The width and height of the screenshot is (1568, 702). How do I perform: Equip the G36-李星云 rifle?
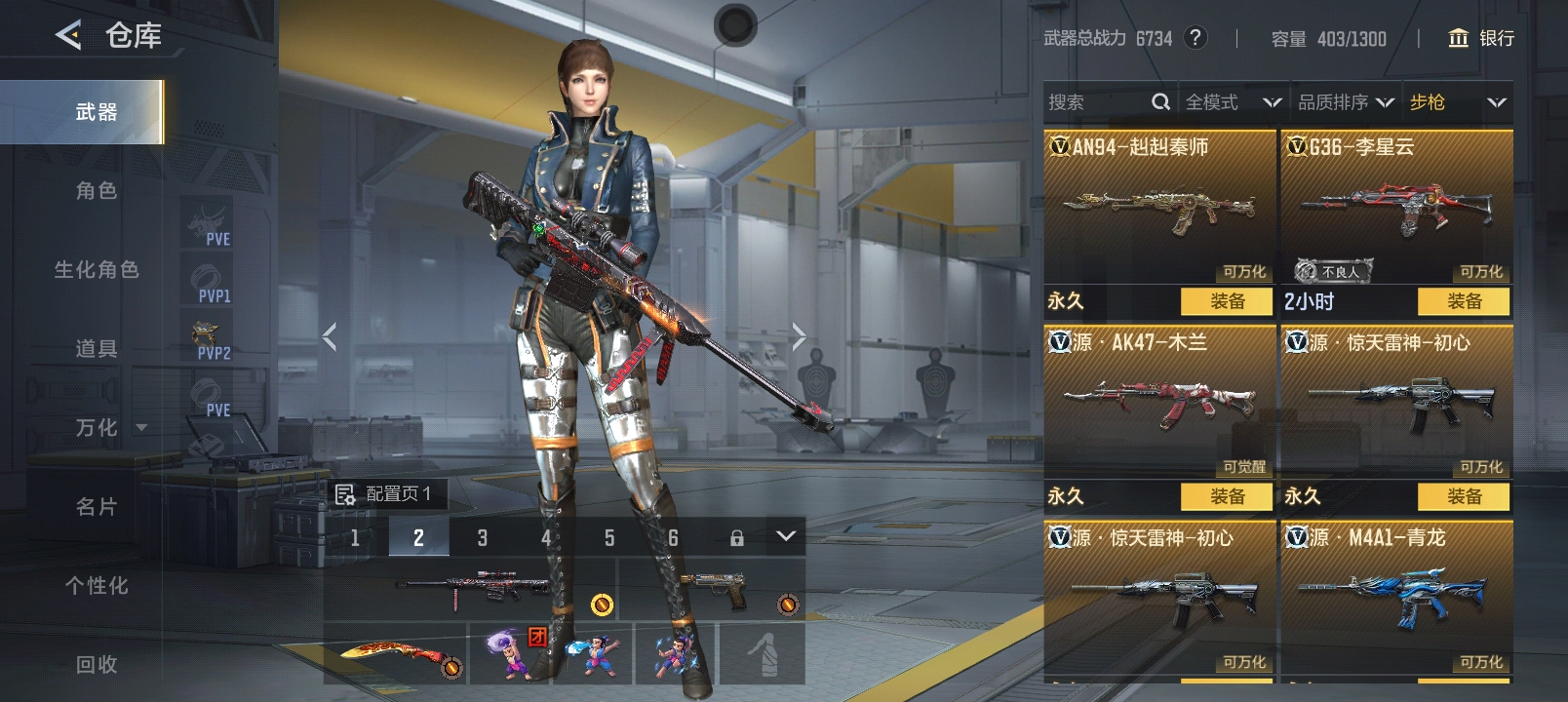coord(1464,301)
